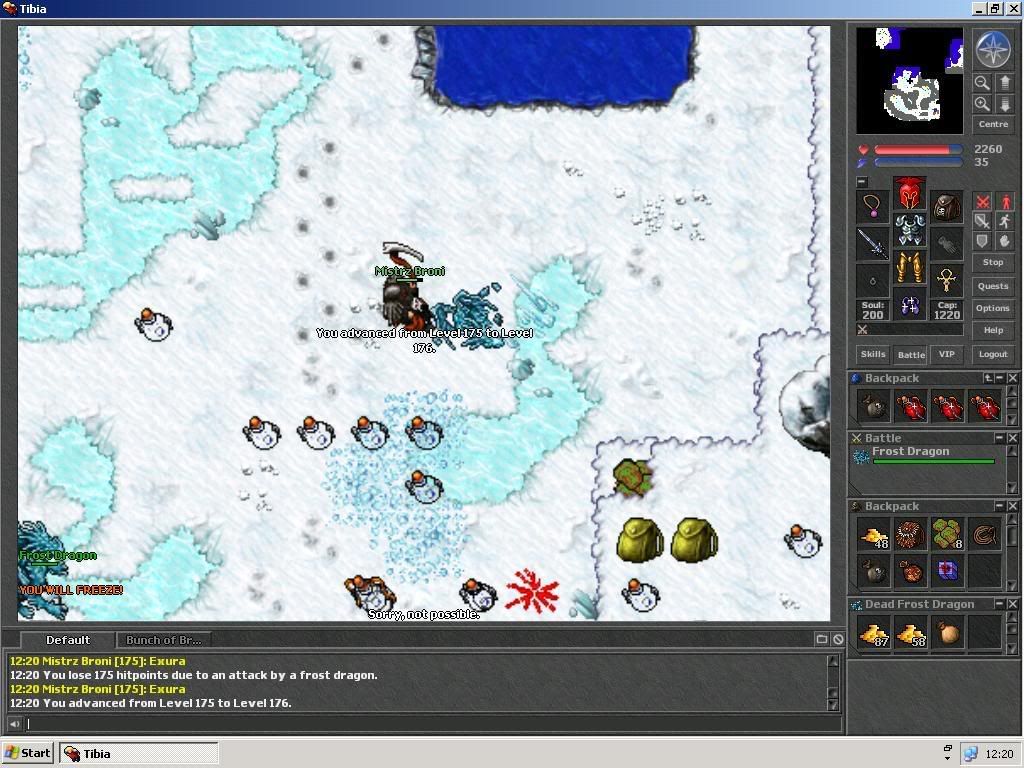Select the amulet necklace slot
The image size is (1024, 768).
[x=873, y=207]
